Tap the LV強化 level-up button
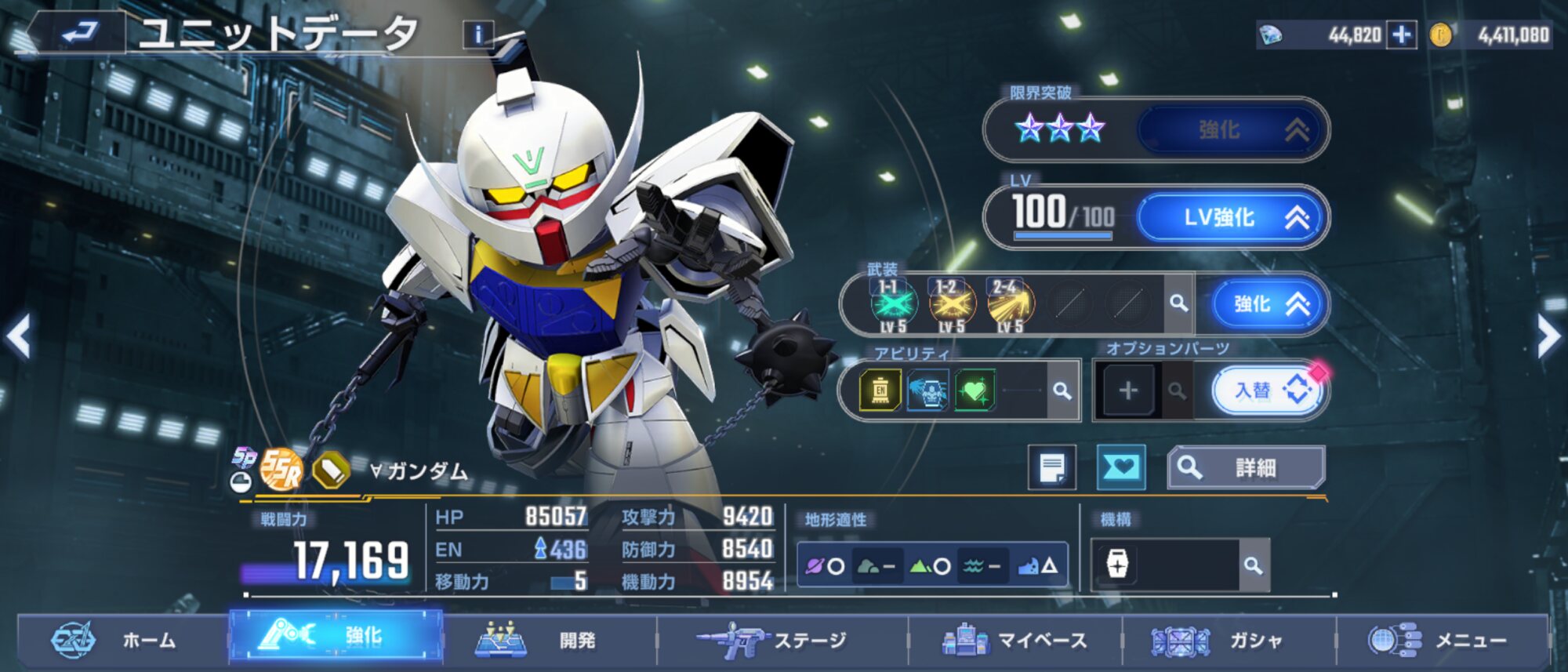The width and height of the screenshot is (1568, 672). pyautogui.click(x=1232, y=217)
